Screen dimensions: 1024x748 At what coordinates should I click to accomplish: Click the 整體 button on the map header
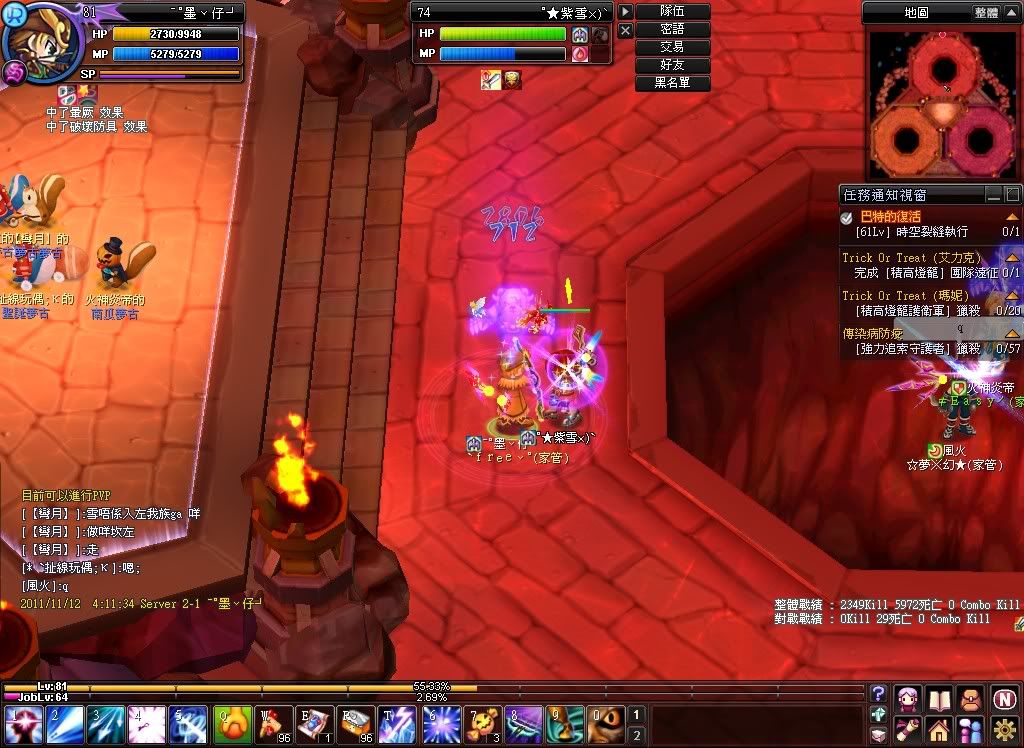click(x=985, y=13)
